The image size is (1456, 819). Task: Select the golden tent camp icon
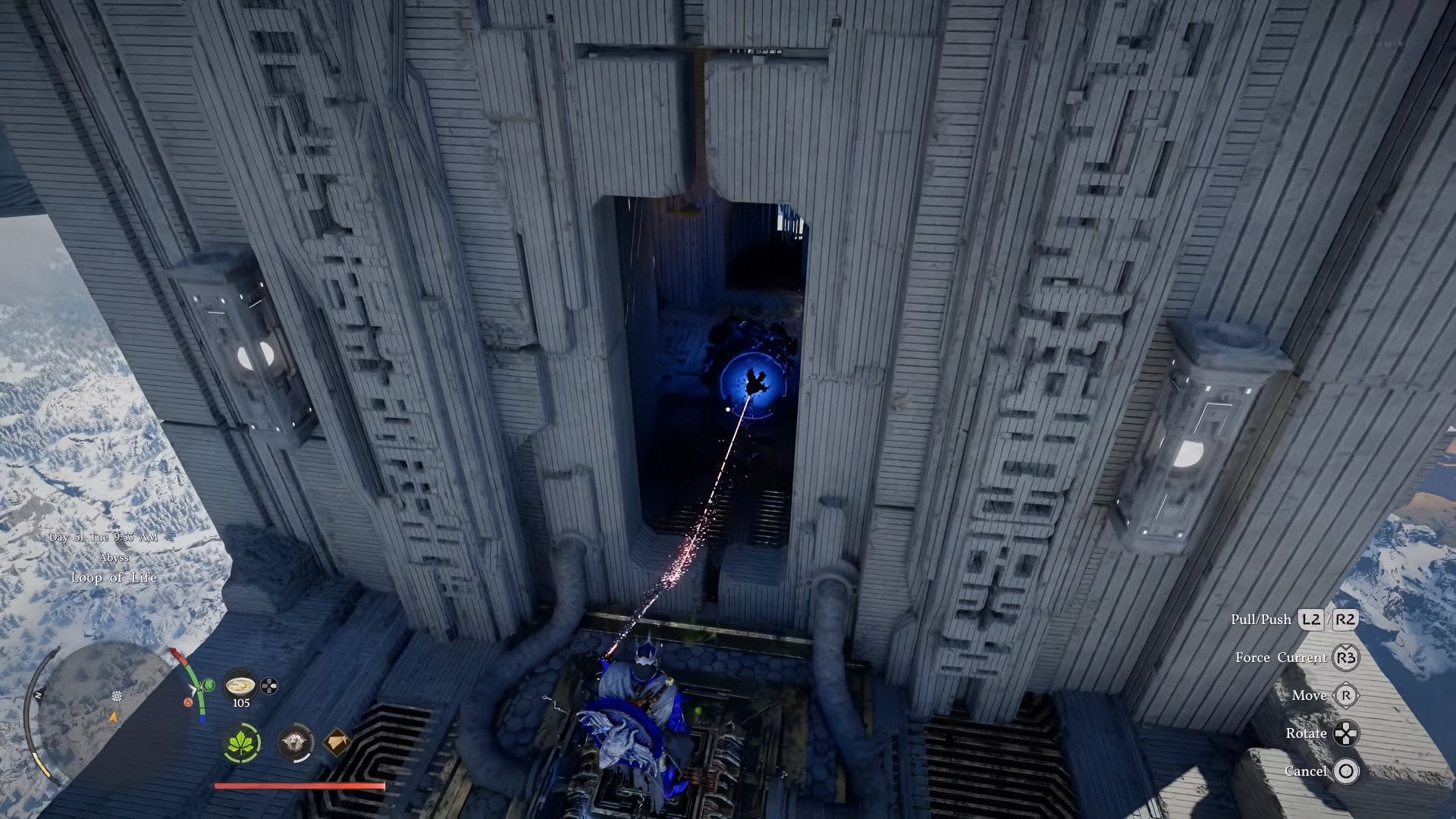point(337,742)
